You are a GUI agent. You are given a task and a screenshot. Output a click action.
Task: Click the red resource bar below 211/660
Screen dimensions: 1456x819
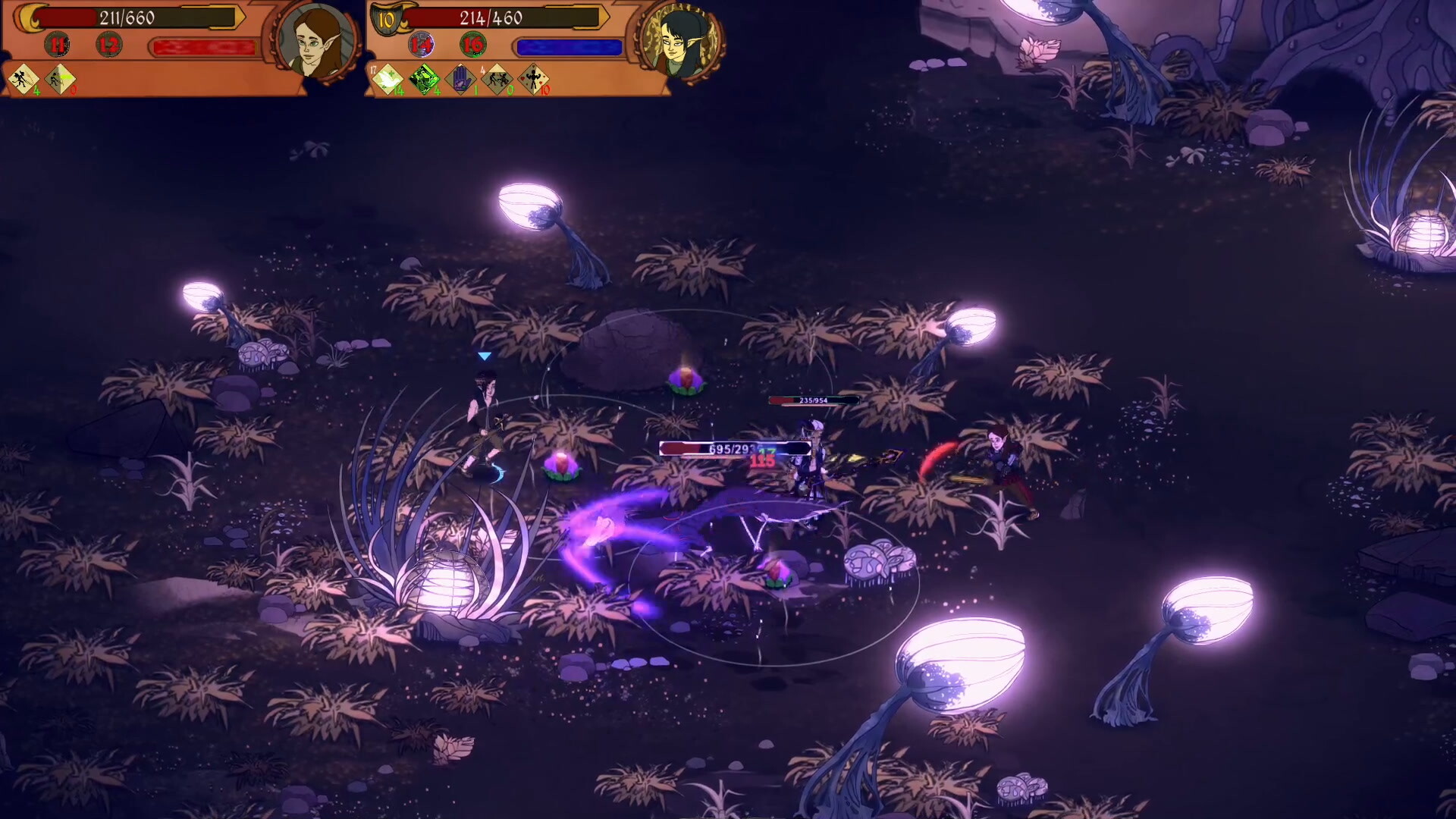pyautogui.click(x=204, y=45)
